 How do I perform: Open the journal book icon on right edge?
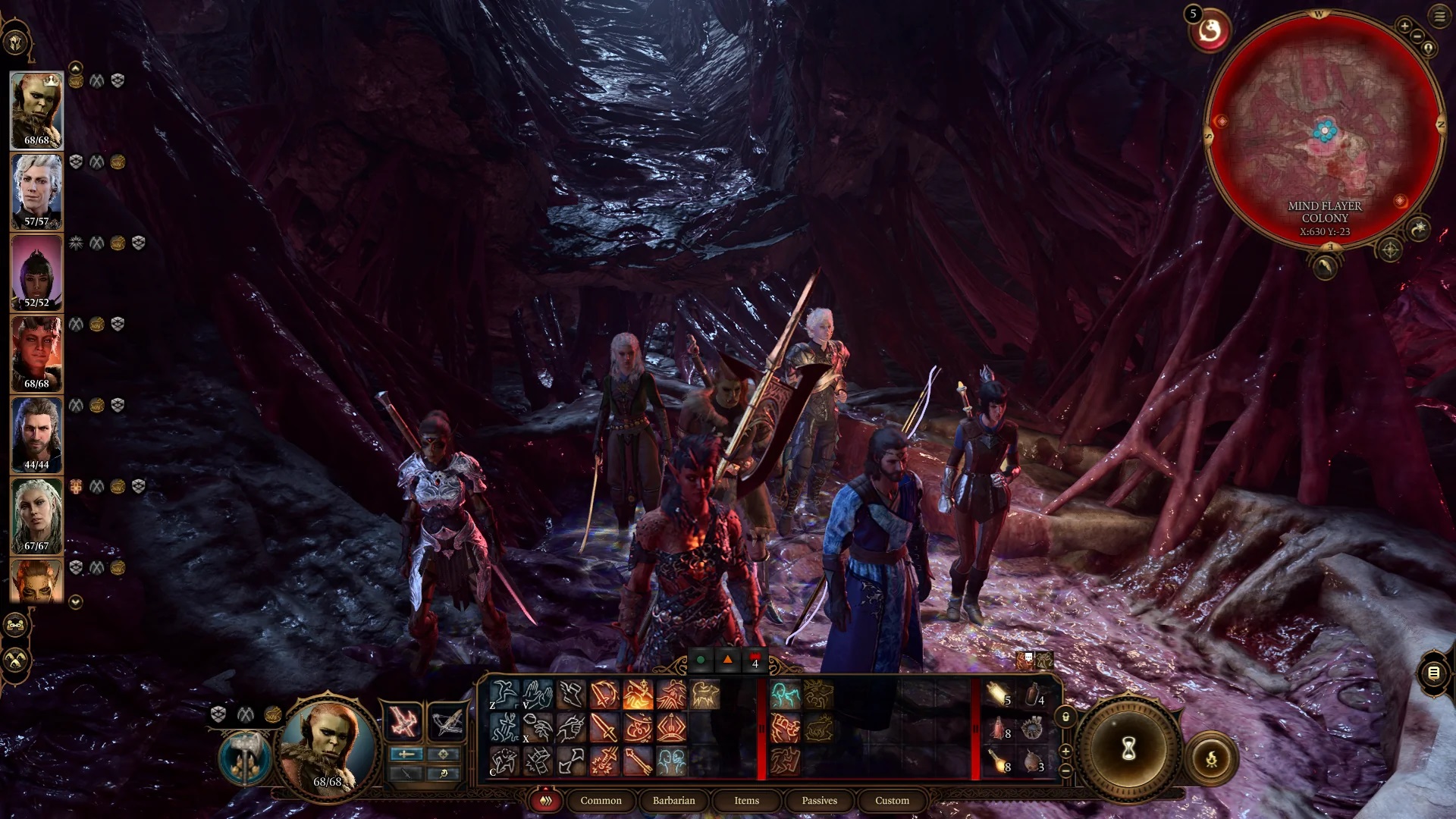tap(1436, 673)
